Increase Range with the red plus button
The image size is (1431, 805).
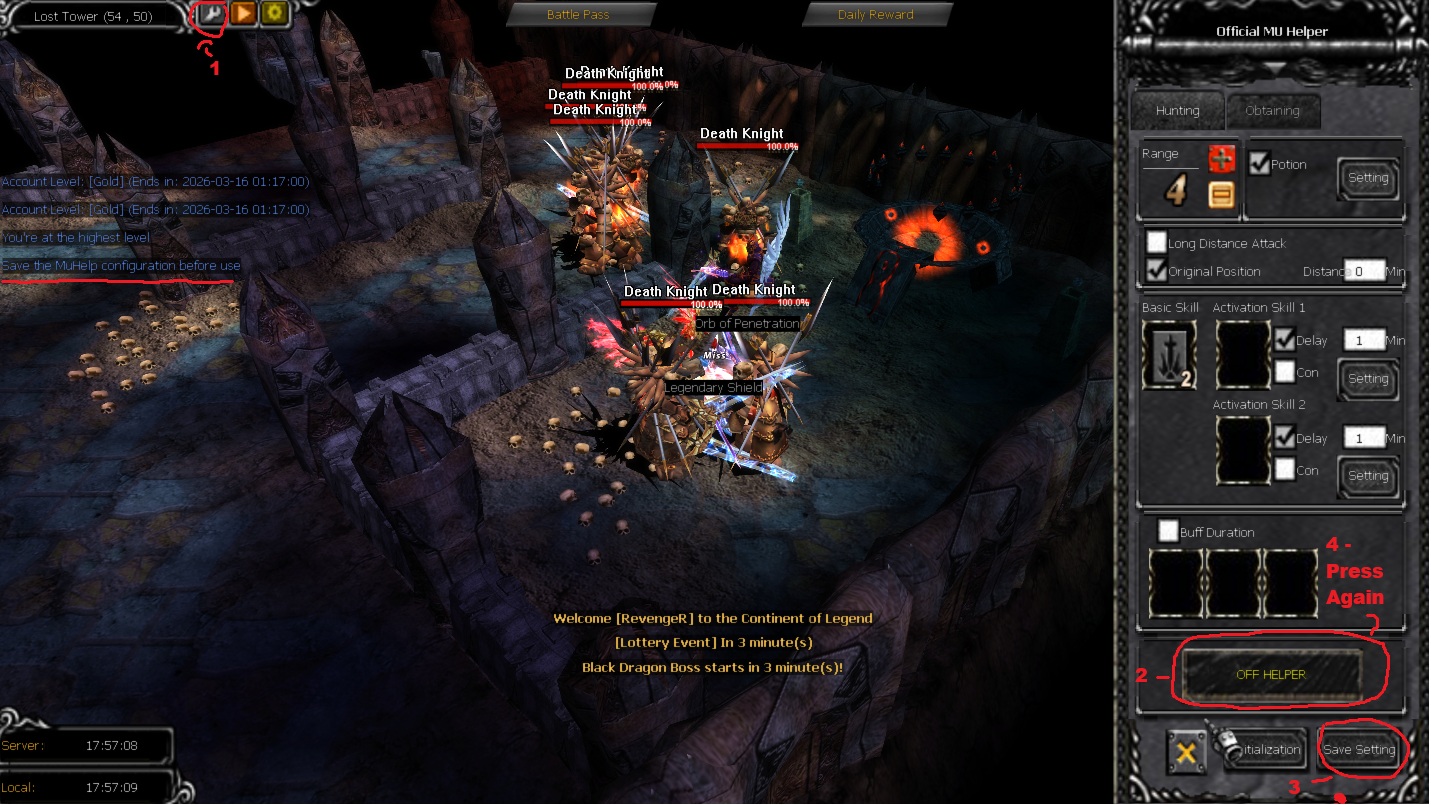pyautogui.click(x=1221, y=159)
